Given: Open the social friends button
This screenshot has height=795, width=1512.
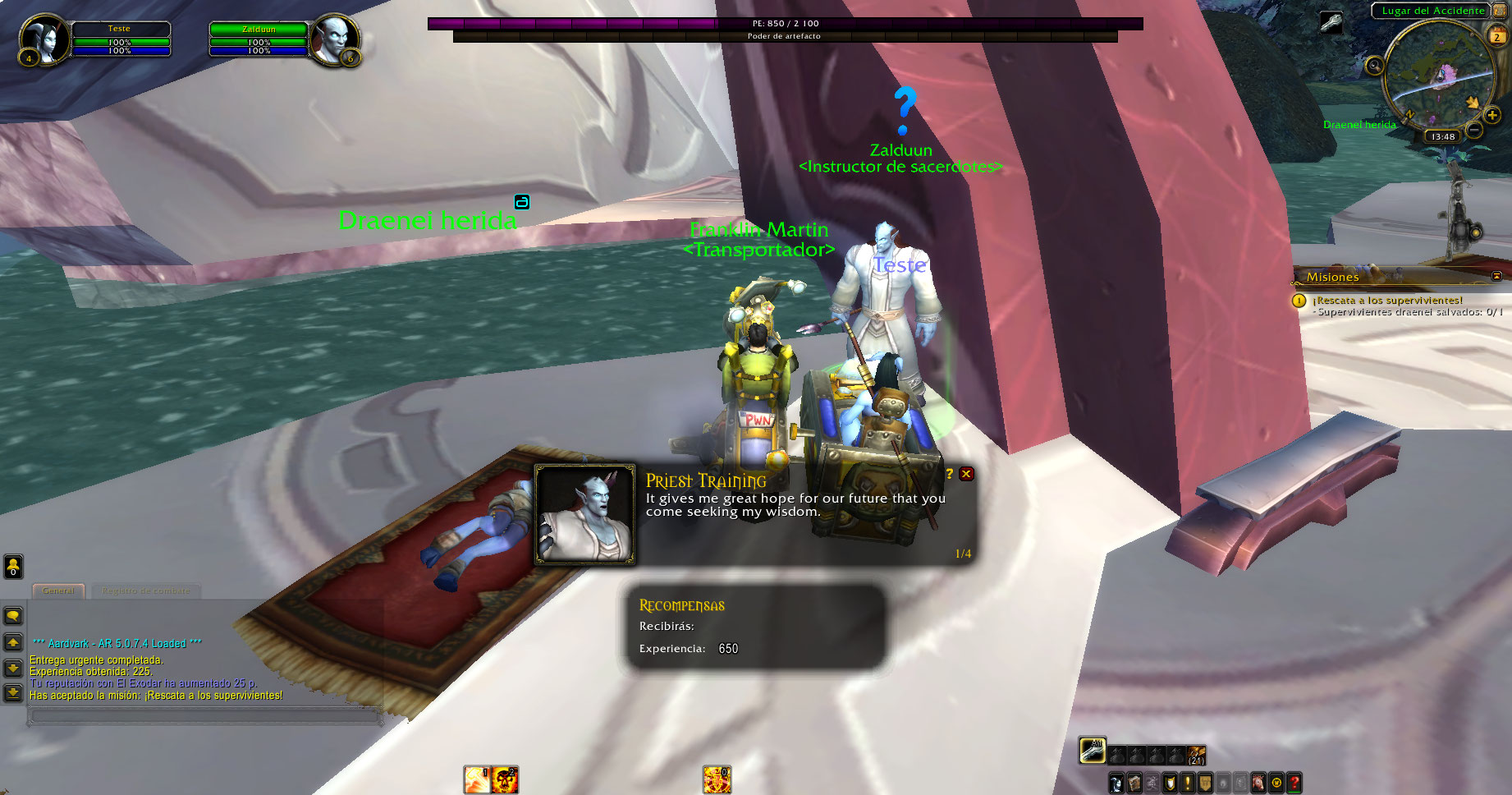Looking at the screenshot, I should pos(13,566).
